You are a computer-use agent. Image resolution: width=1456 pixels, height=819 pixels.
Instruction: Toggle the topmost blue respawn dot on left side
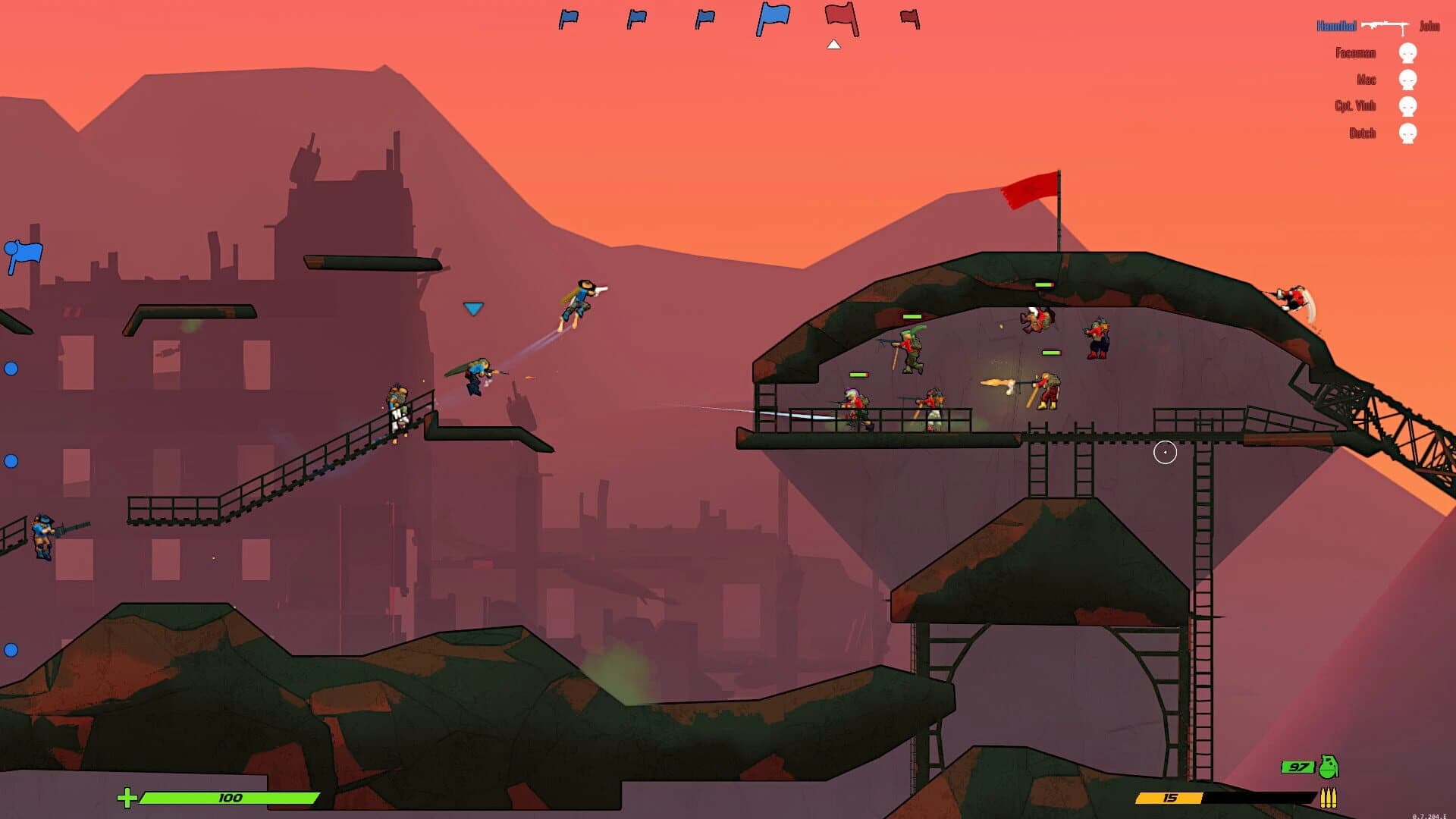coord(11,369)
